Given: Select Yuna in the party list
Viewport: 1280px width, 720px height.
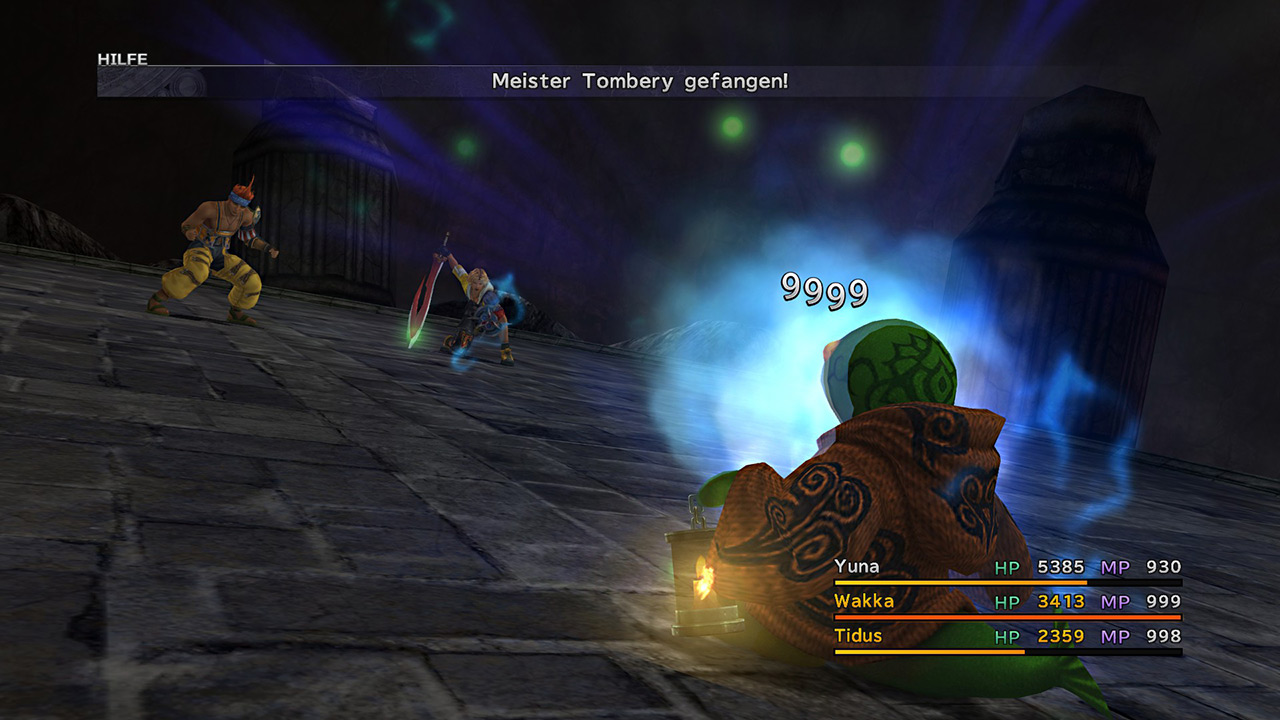Looking at the screenshot, I should point(858,567).
